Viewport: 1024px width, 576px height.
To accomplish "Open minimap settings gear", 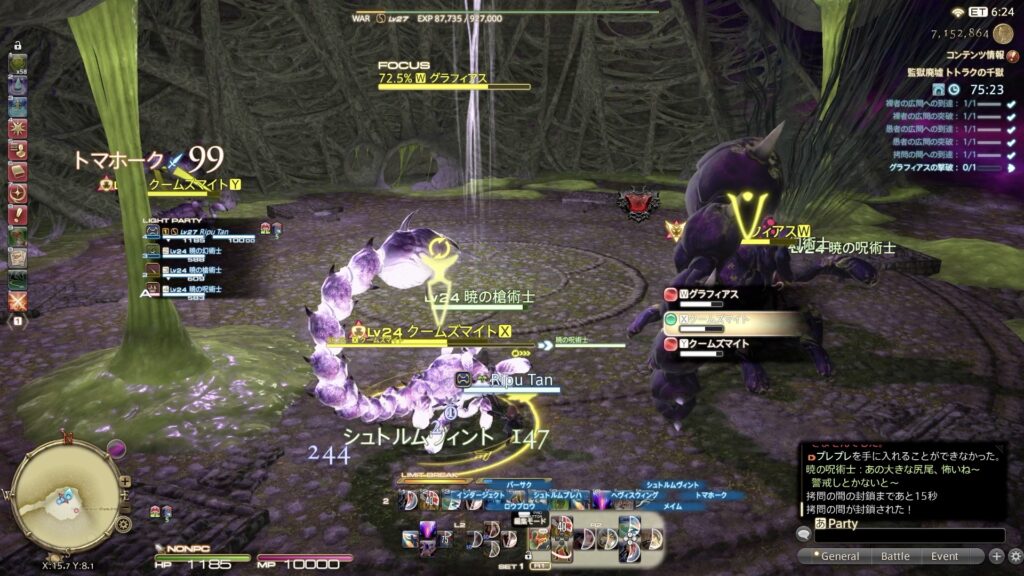I will click(x=123, y=524).
